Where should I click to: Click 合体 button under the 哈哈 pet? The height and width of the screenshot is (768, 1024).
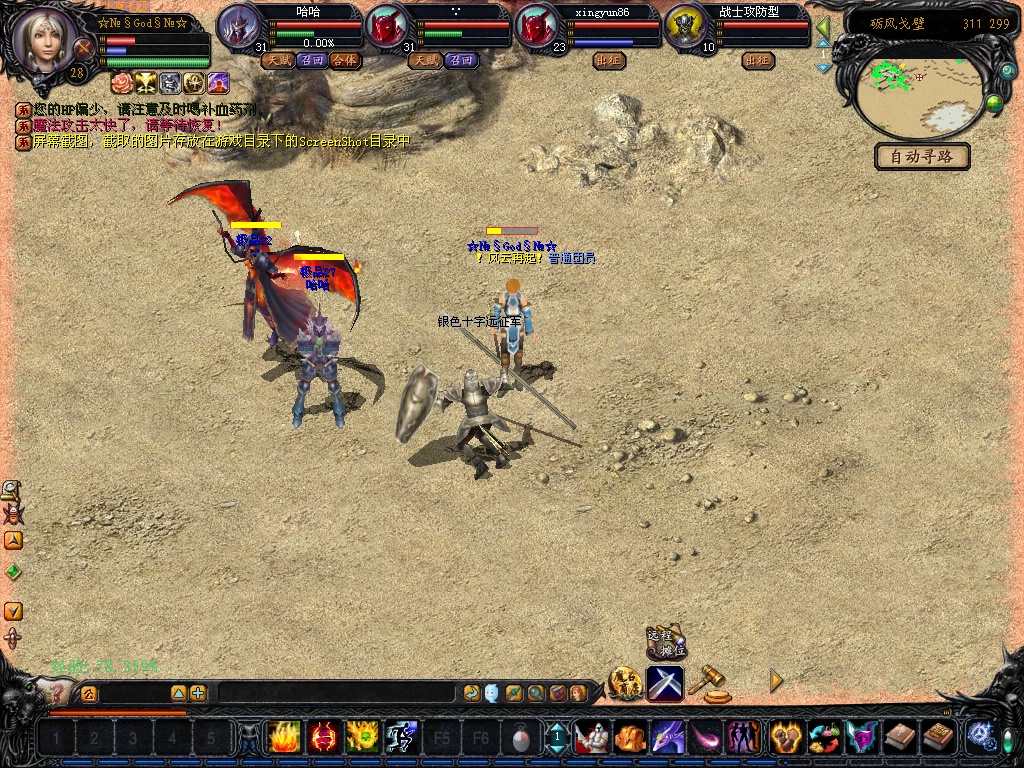pos(345,60)
